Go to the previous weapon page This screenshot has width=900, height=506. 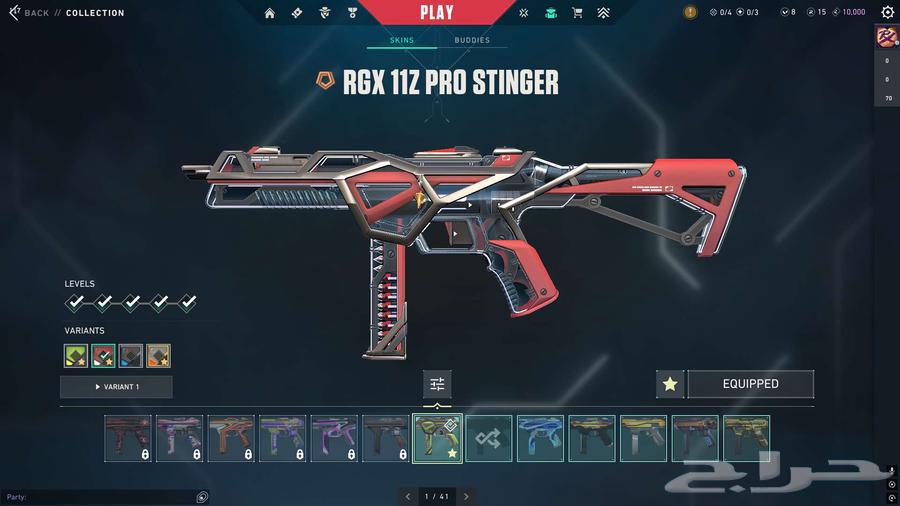click(x=407, y=496)
